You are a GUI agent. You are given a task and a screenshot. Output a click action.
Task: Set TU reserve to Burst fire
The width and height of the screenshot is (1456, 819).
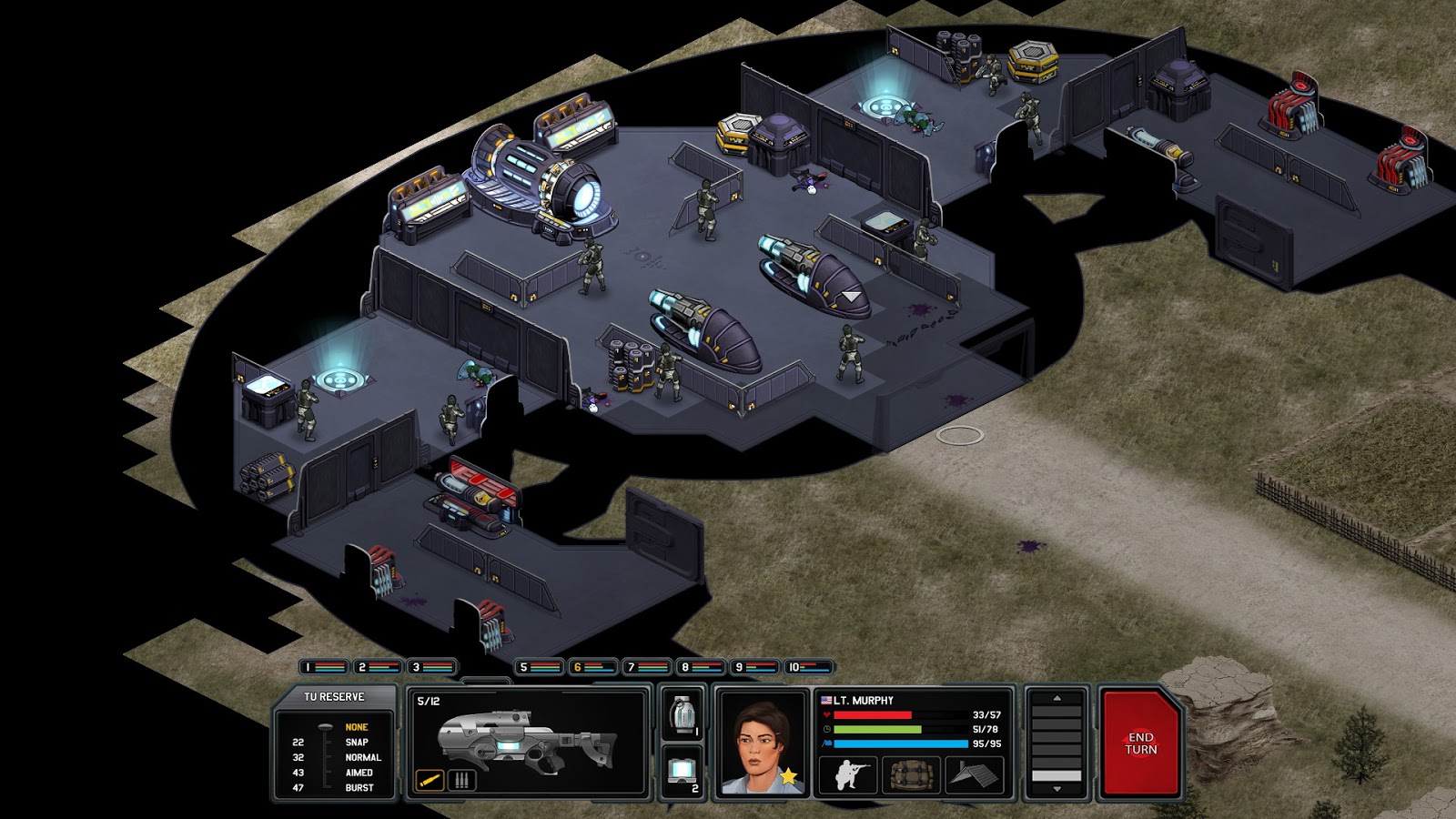click(x=359, y=788)
